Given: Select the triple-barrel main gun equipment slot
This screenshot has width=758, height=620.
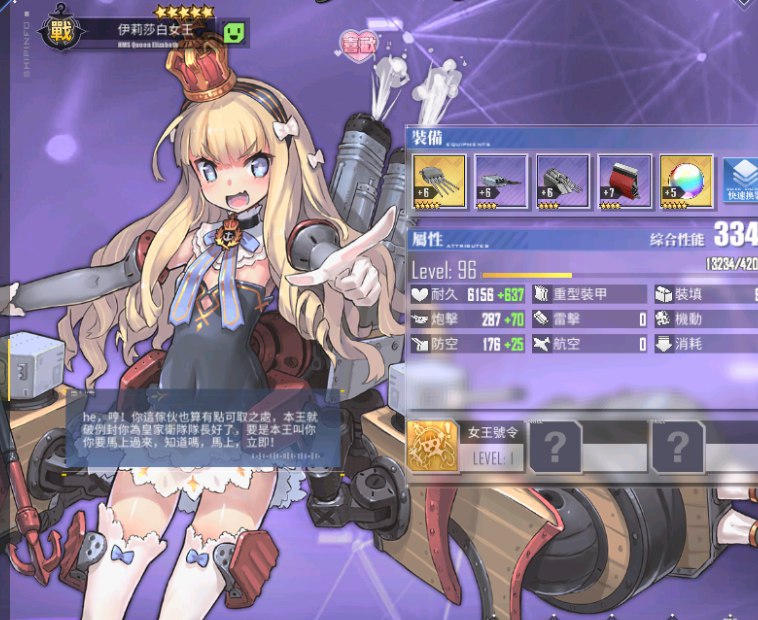Looking at the screenshot, I should tap(439, 181).
